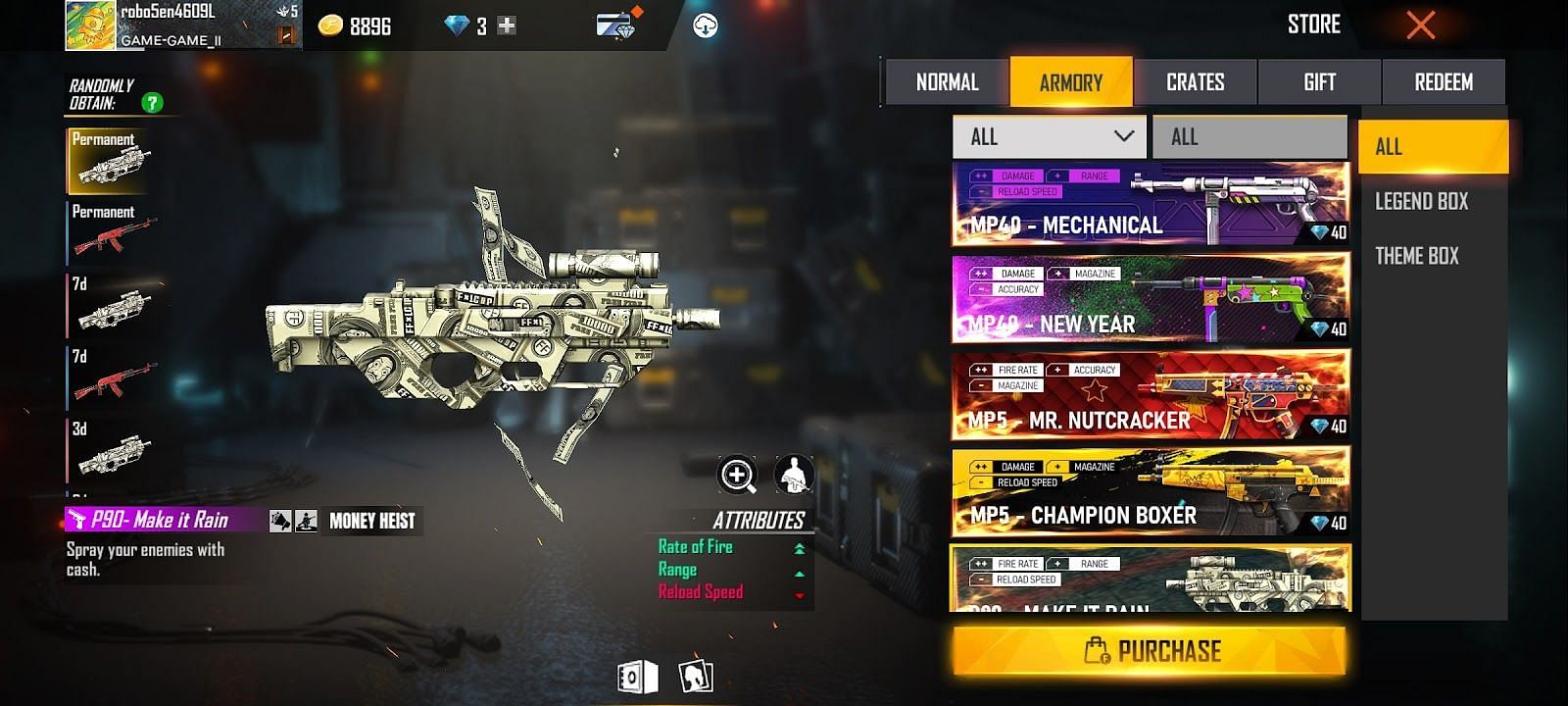Viewport: 1568px width, 706px height.
Task: Open the first ALL filter dropdown
Action: [1049, 137]
